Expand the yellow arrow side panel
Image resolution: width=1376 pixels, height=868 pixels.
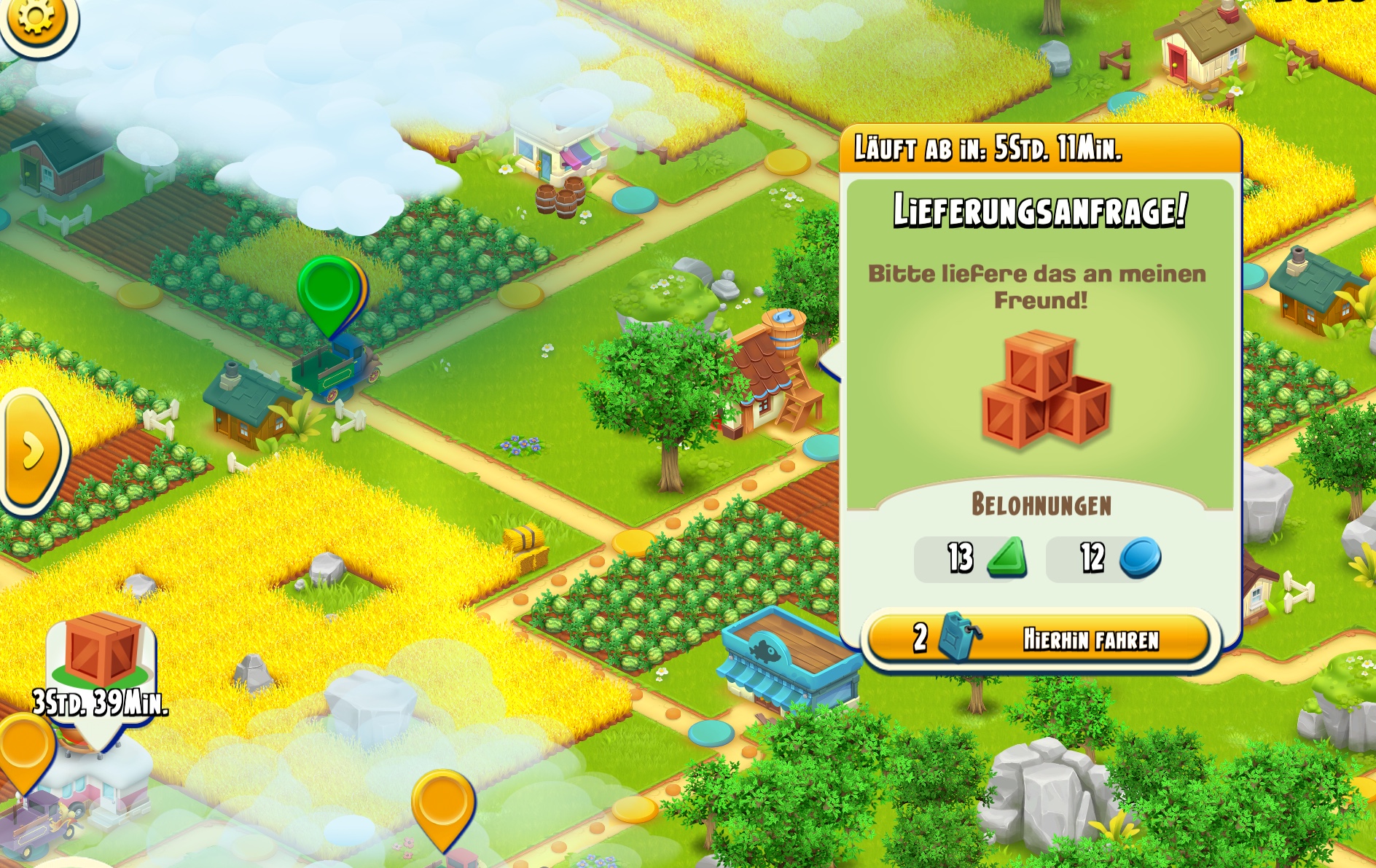click(x=33, y=451)
